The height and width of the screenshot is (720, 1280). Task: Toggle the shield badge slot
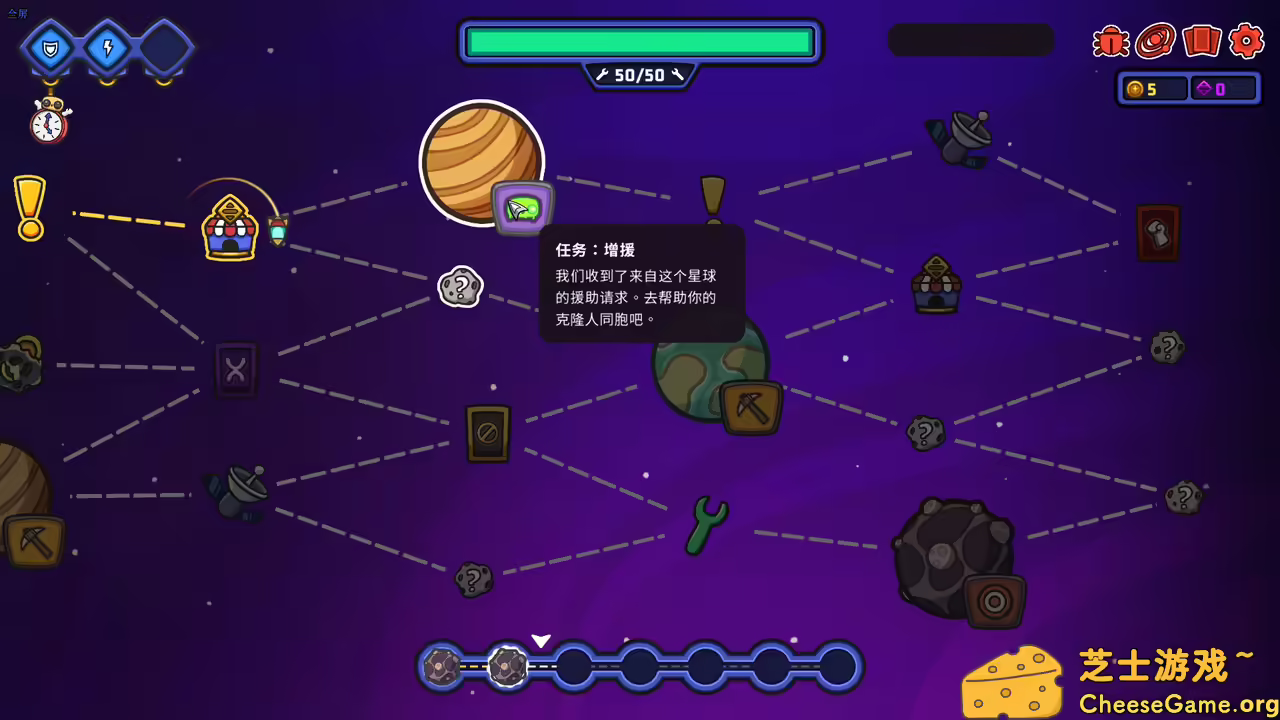48,46
